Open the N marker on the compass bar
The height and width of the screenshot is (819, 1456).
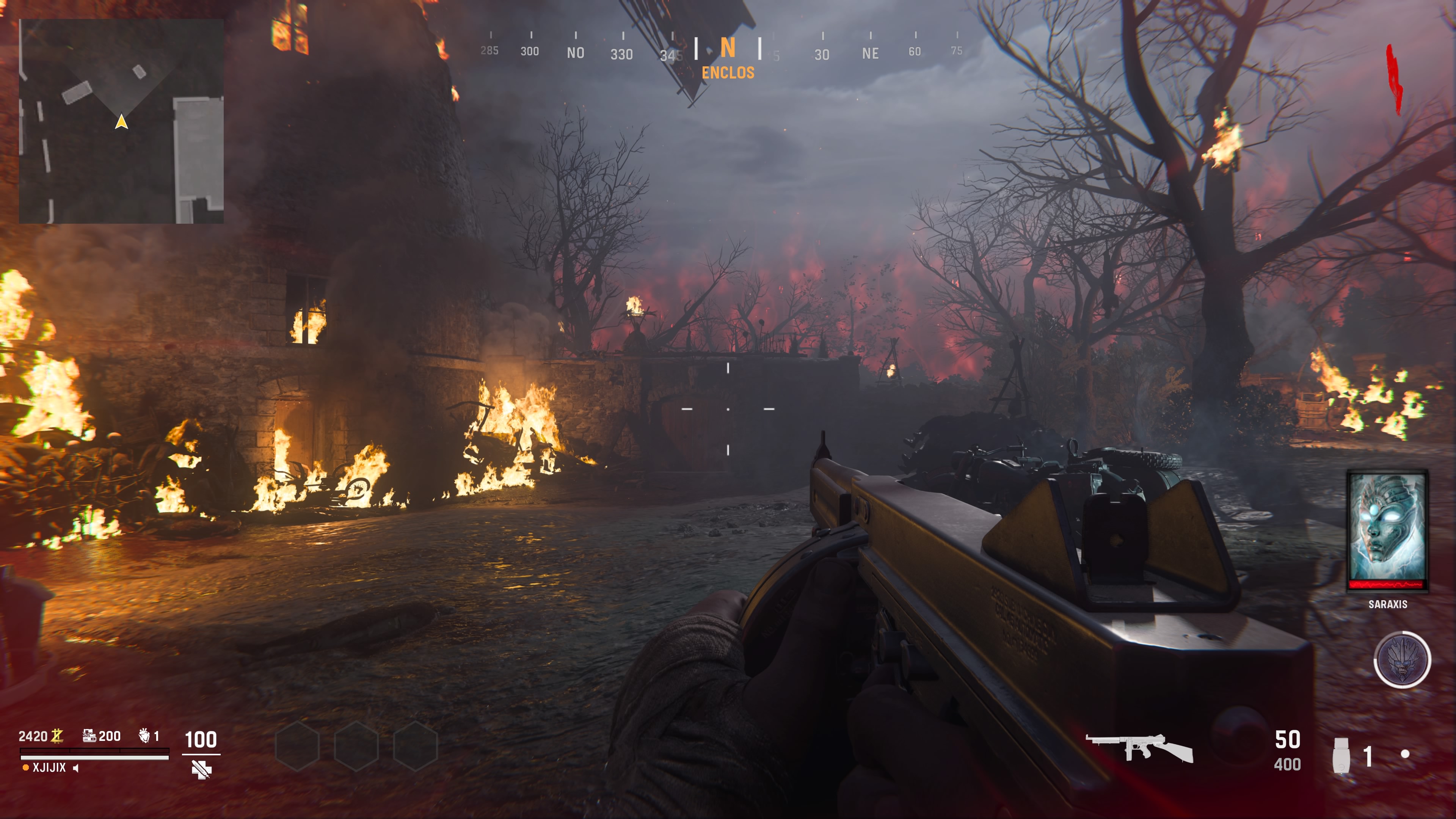coord(729,50)
